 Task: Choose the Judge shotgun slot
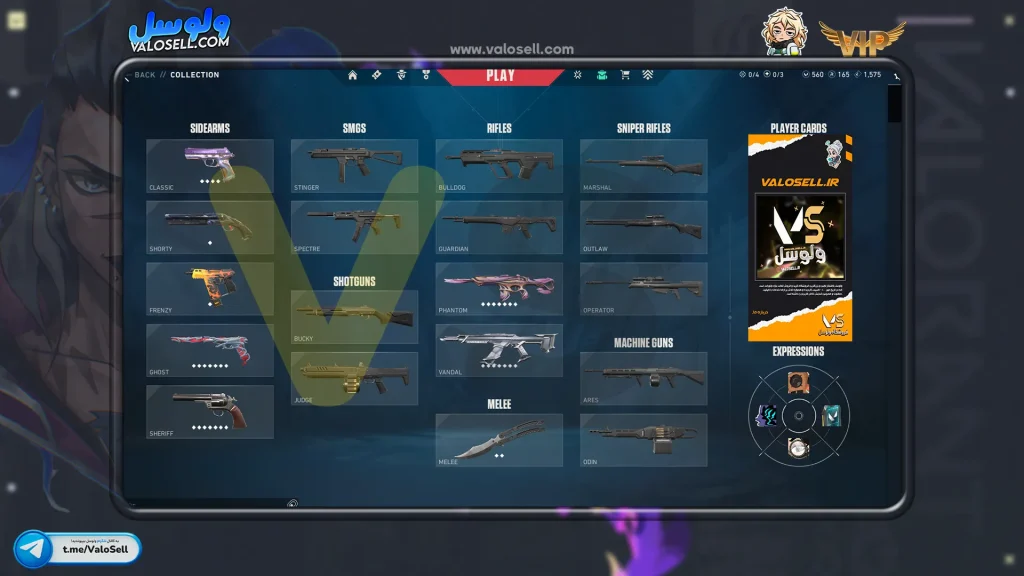(x=354, y=378)
